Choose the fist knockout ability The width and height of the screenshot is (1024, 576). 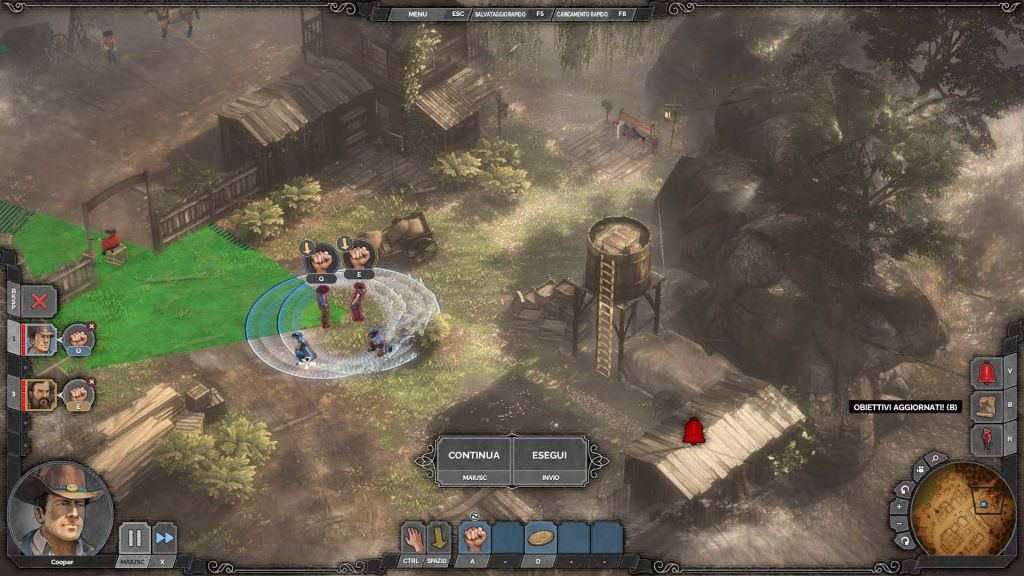pos(474,538)
